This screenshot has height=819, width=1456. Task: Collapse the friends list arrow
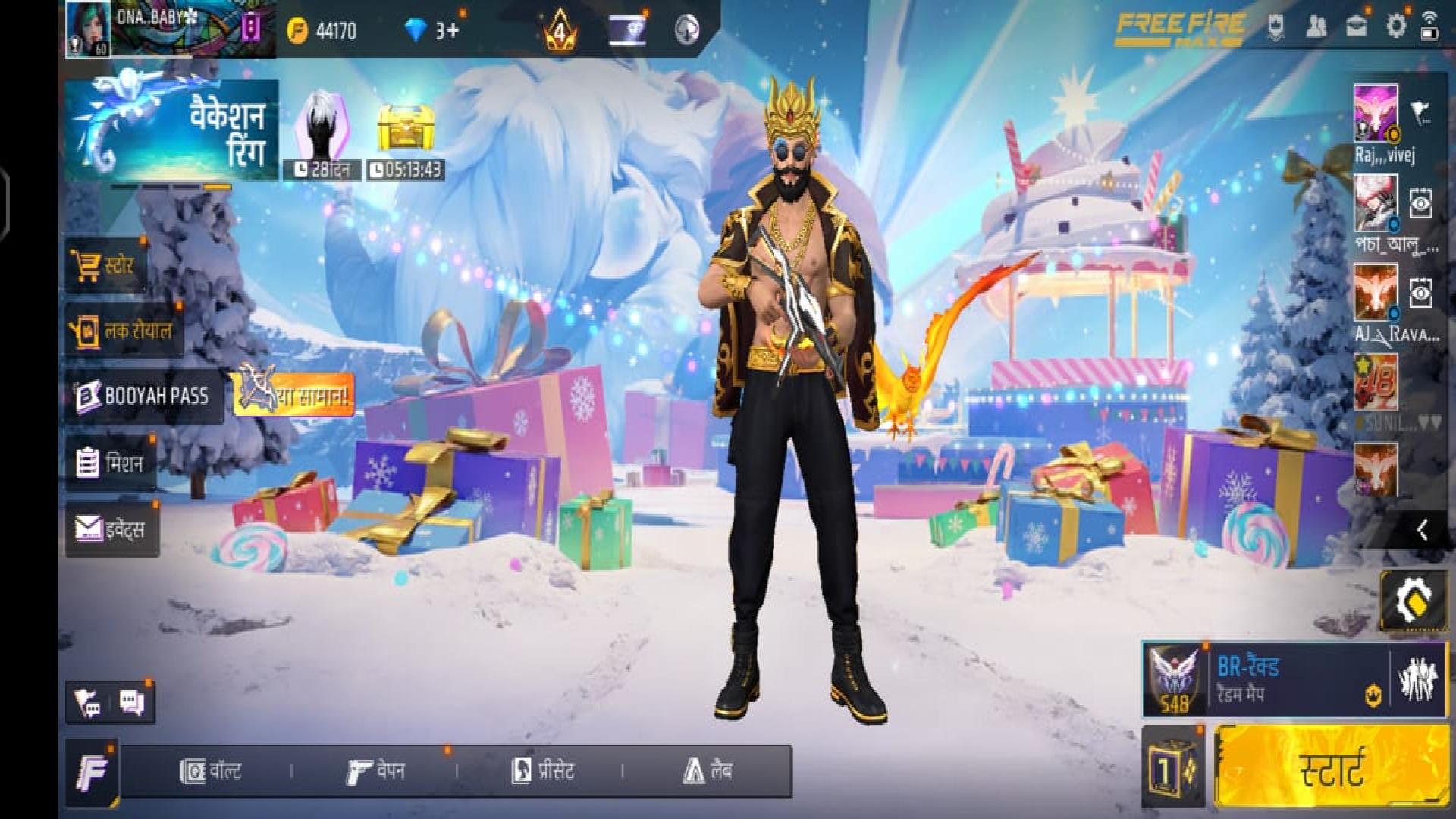pyautogui.click(x=1422, y=530)
